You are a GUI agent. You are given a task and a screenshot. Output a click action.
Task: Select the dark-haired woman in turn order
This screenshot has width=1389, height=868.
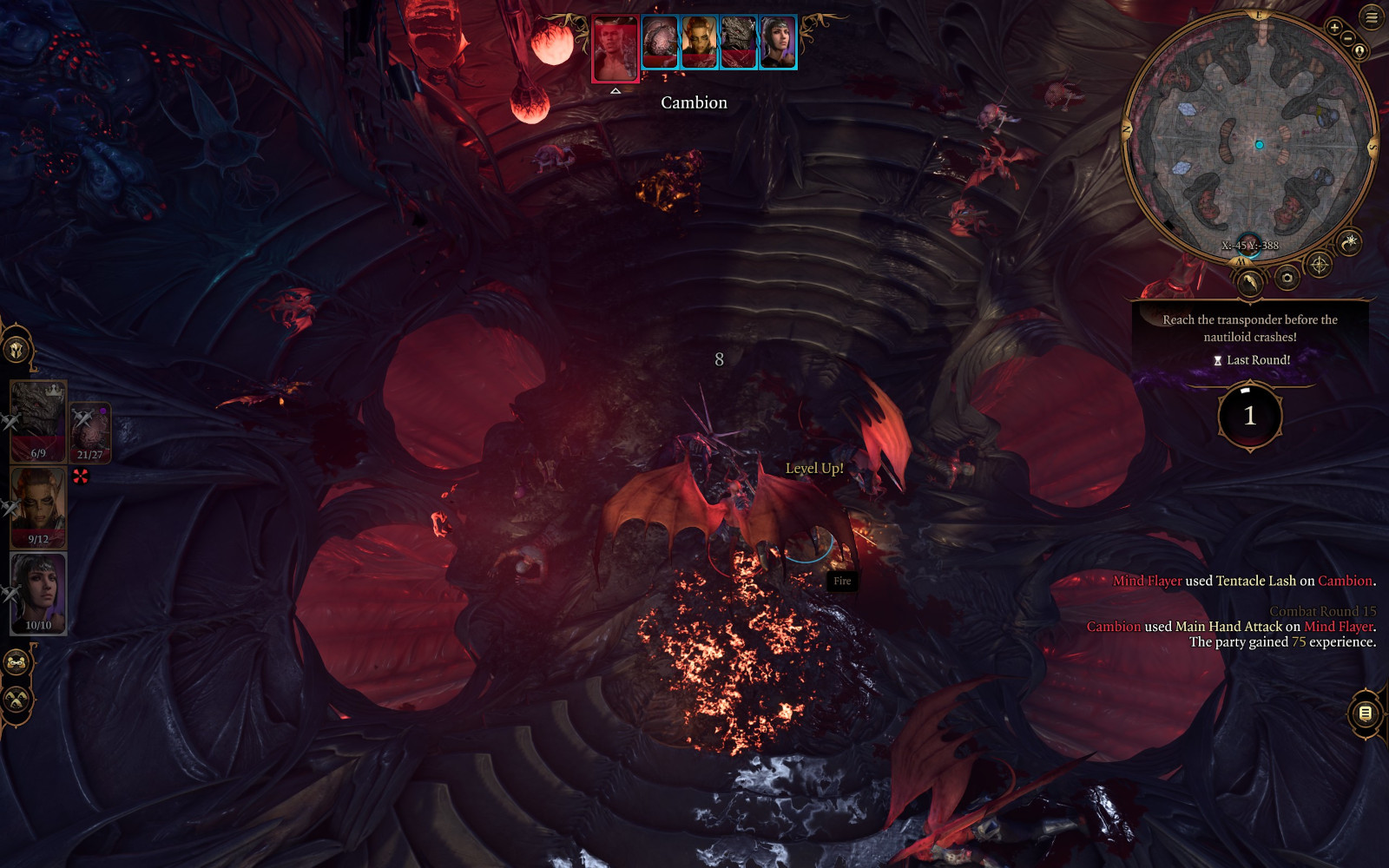click(x=778, y=43)
